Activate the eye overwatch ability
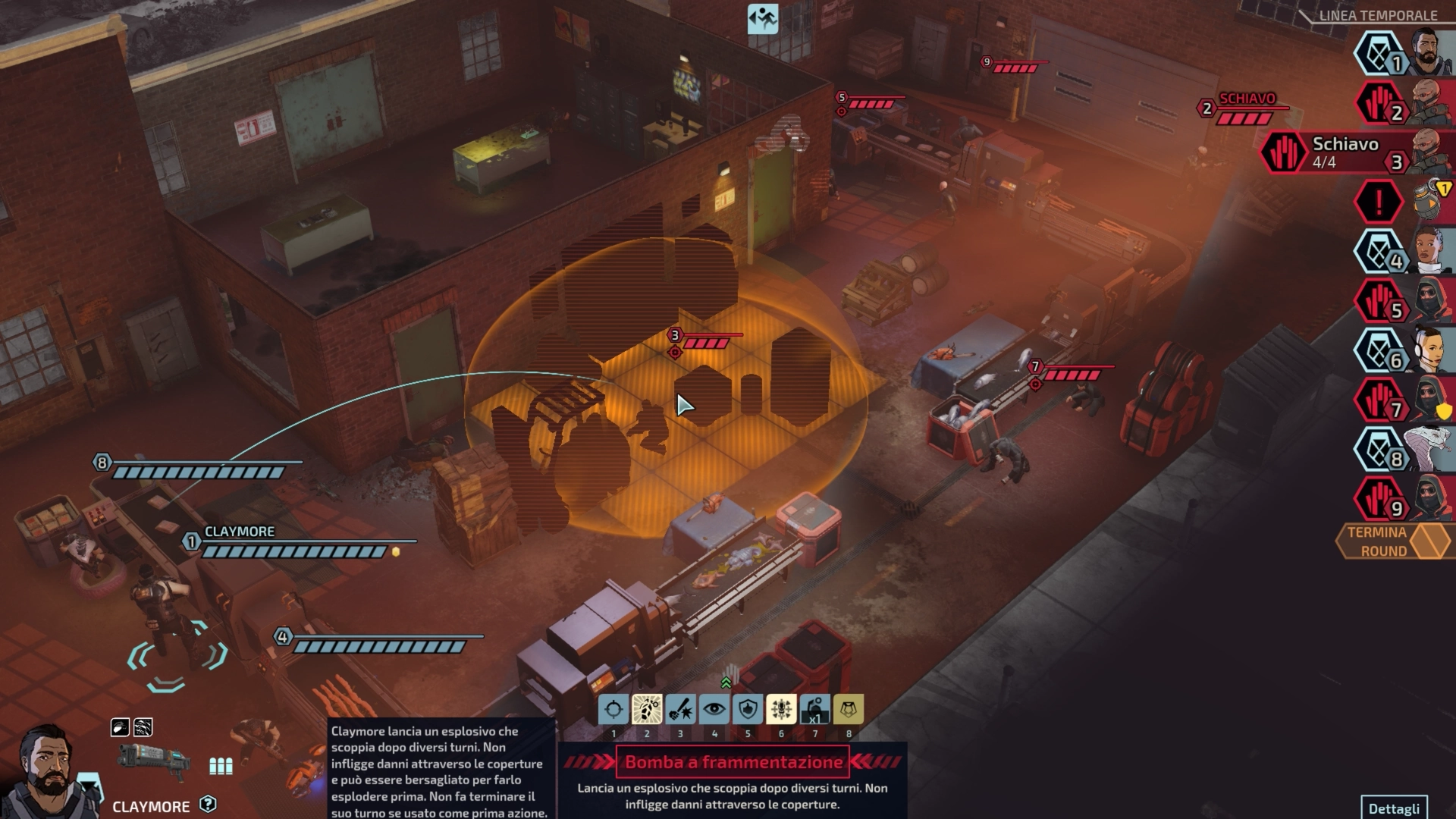Viewport: 1456px width, 819px height. click(714, 710)
